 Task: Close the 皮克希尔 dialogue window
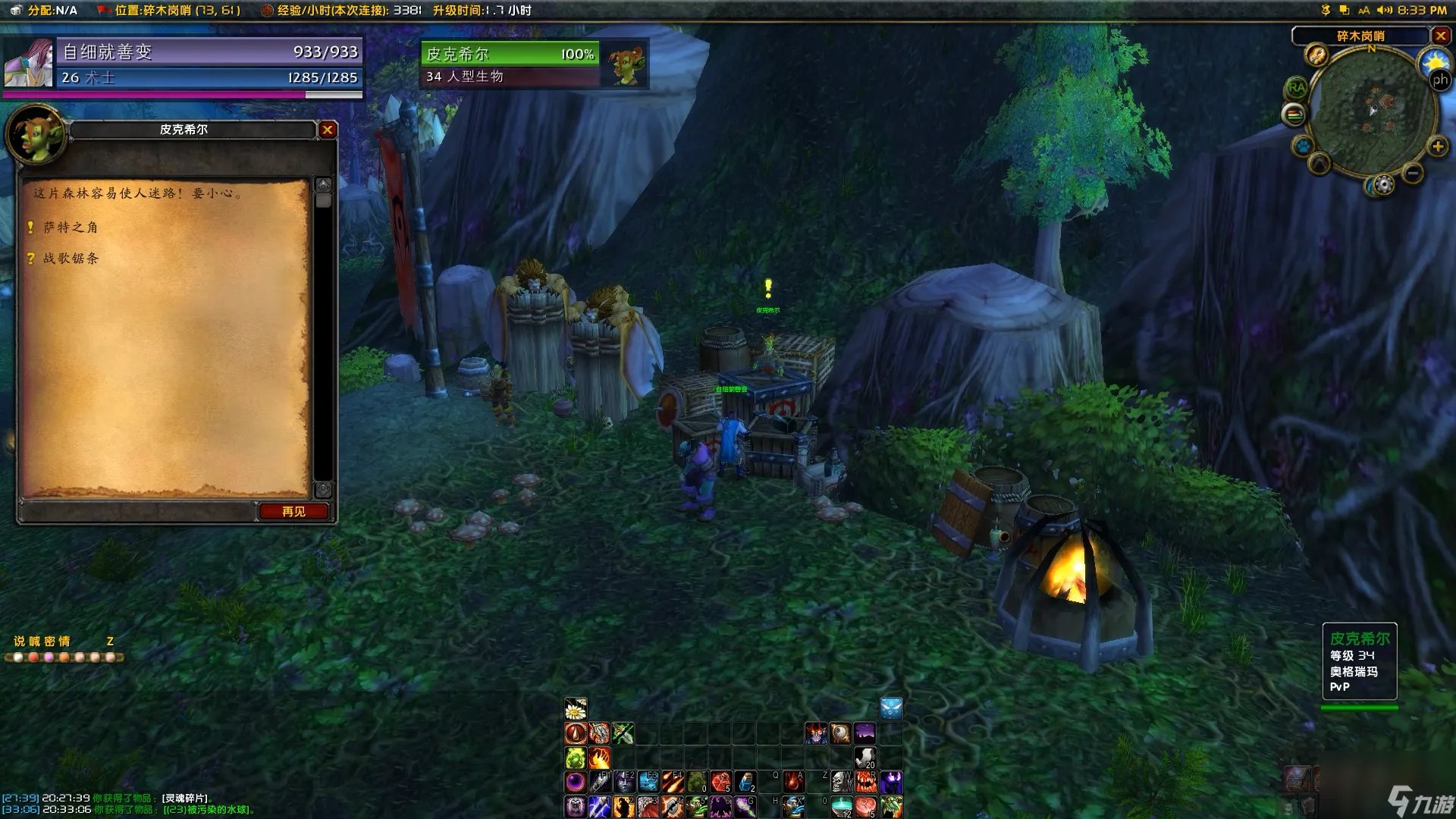tap(328, 130)
